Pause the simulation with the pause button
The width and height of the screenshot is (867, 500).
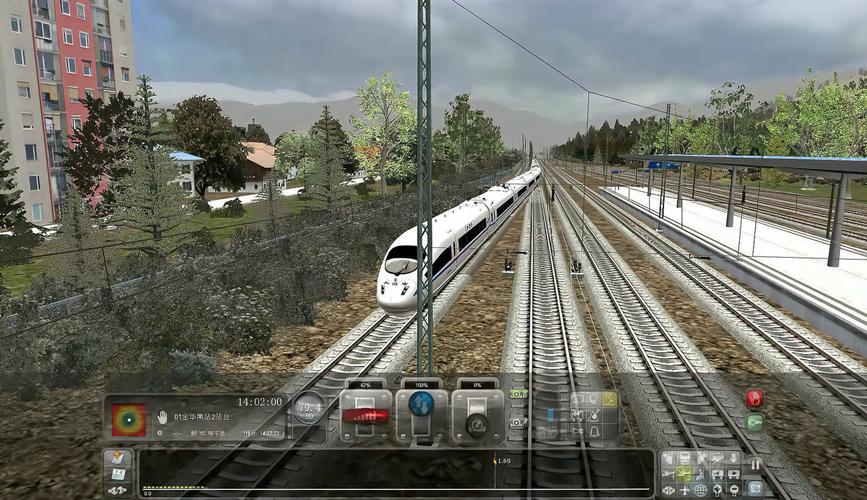tap(755, 464)
